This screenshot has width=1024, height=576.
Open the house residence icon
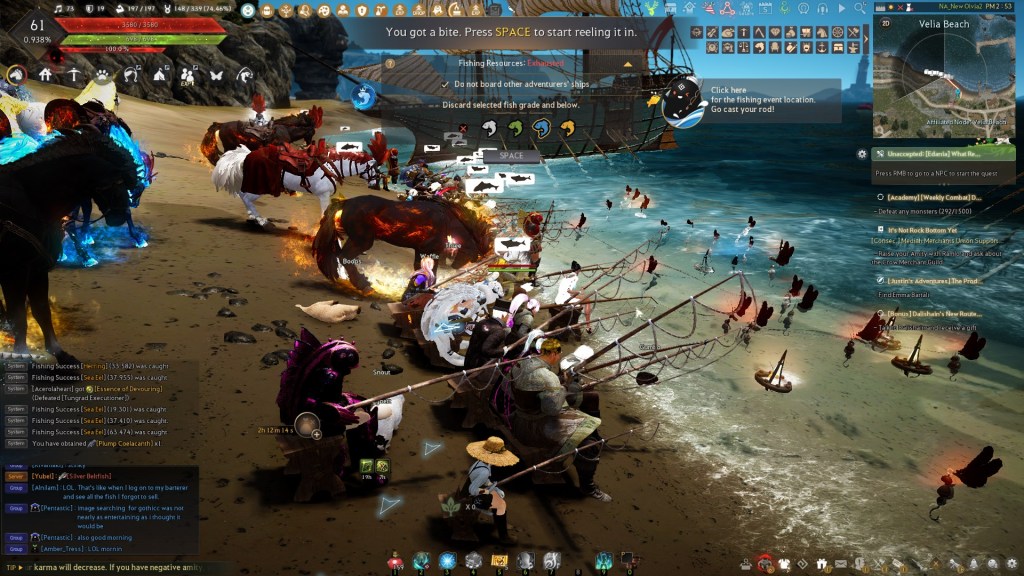point(45,75)
